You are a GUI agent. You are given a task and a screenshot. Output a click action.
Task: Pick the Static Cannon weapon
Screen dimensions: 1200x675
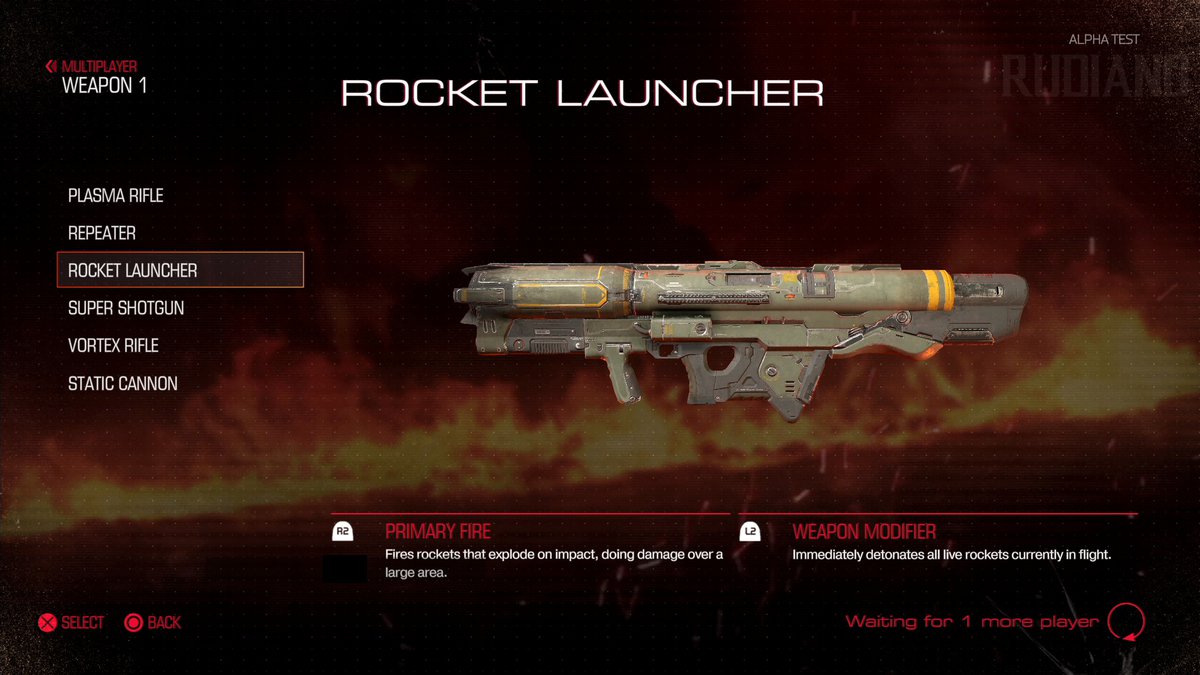pyautogui.click(x=122, y=383)
